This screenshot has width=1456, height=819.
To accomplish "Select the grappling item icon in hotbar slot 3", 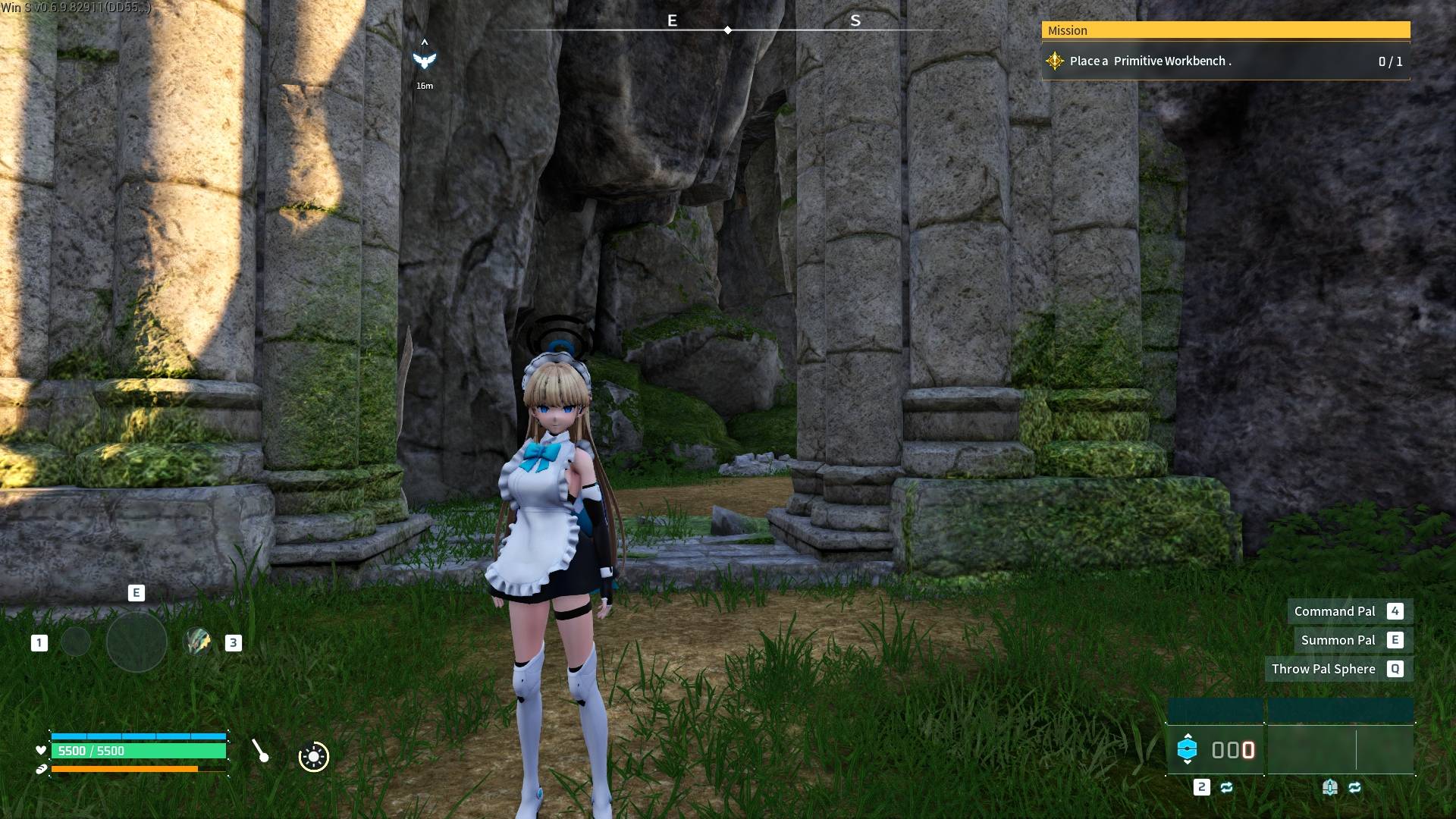I will click(197, 642).
